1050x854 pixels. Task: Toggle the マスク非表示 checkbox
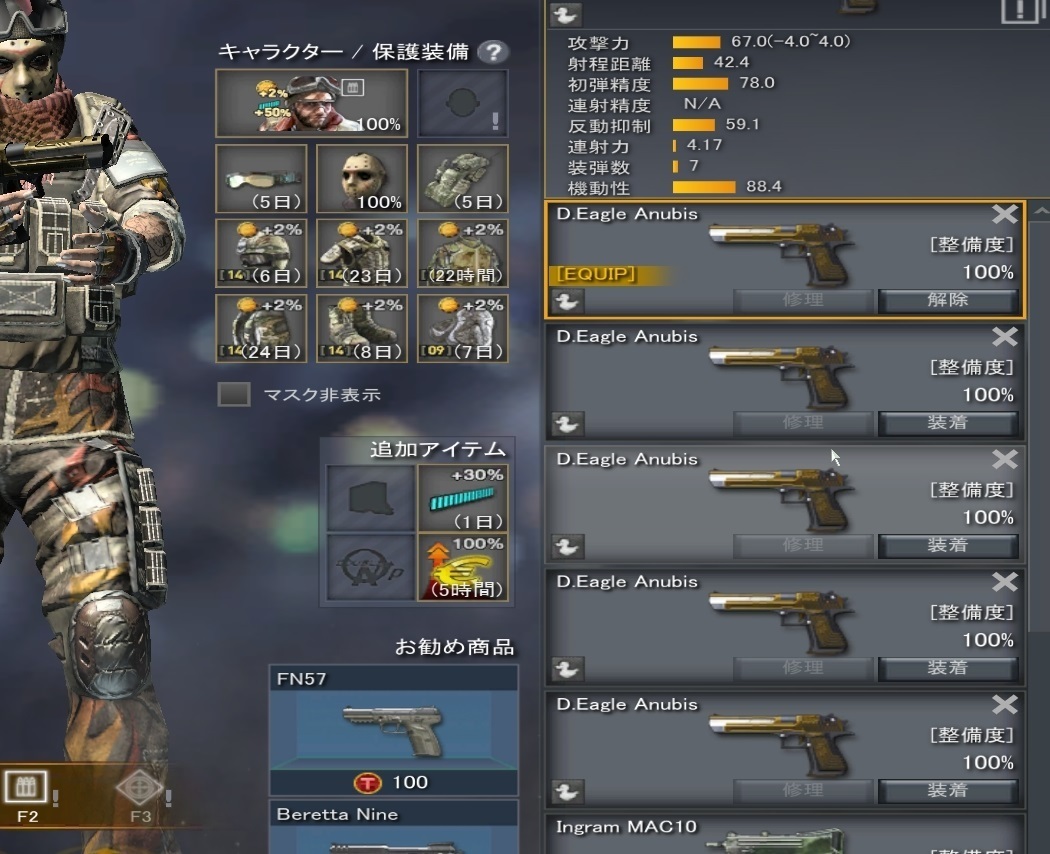(x=234, y=394)
